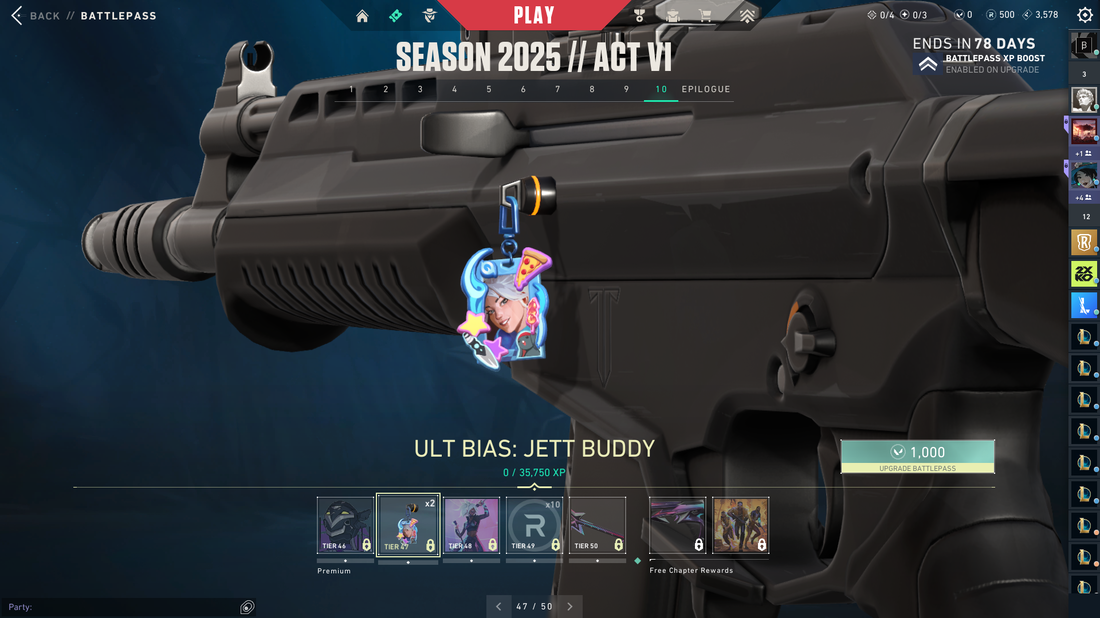Open the home screen icon
Image resolution: width=1100 pixels, height=618 pixels.
coord(362,16)
